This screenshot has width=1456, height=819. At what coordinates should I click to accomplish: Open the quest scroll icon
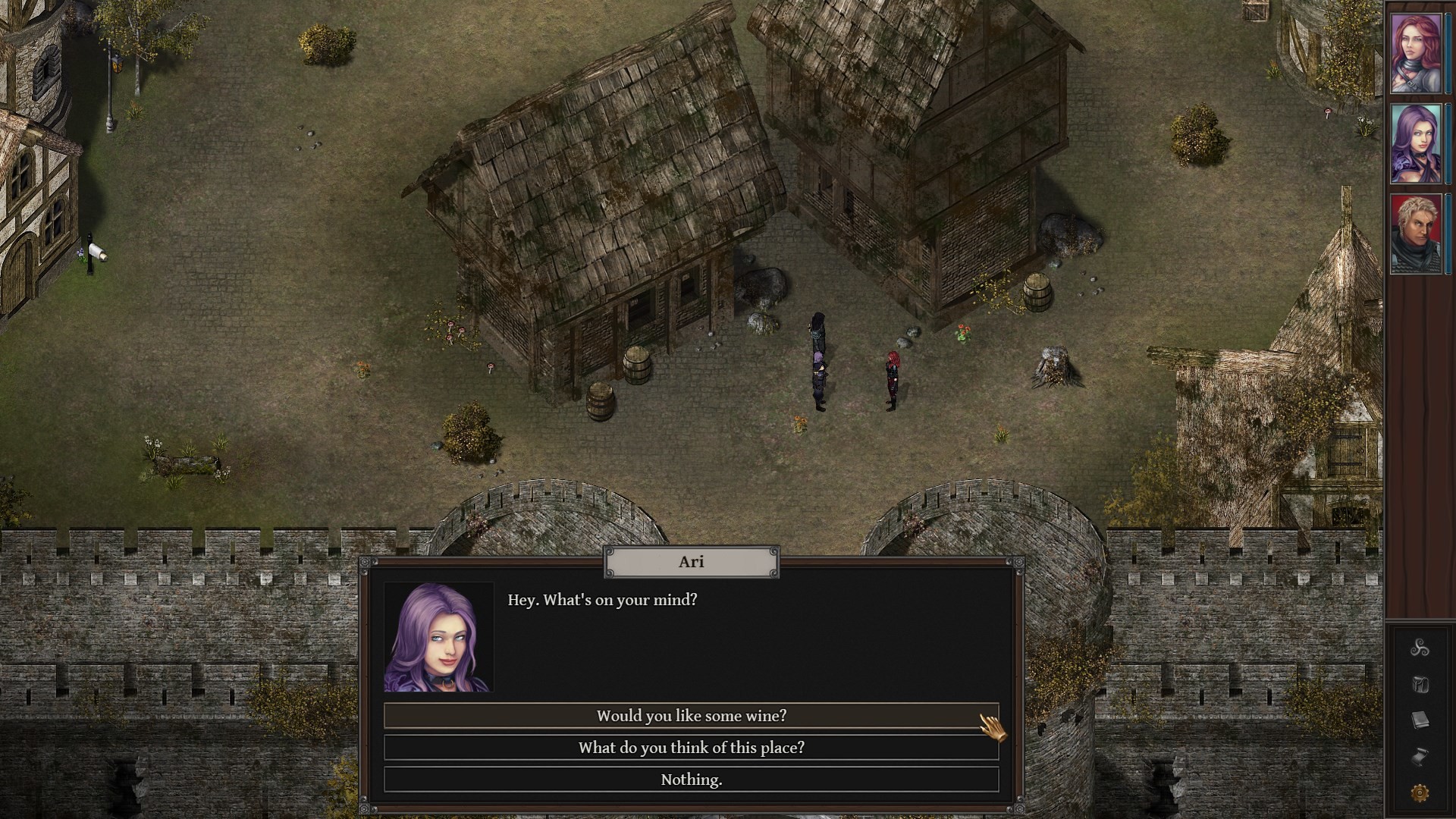(x=1418, y=756)
